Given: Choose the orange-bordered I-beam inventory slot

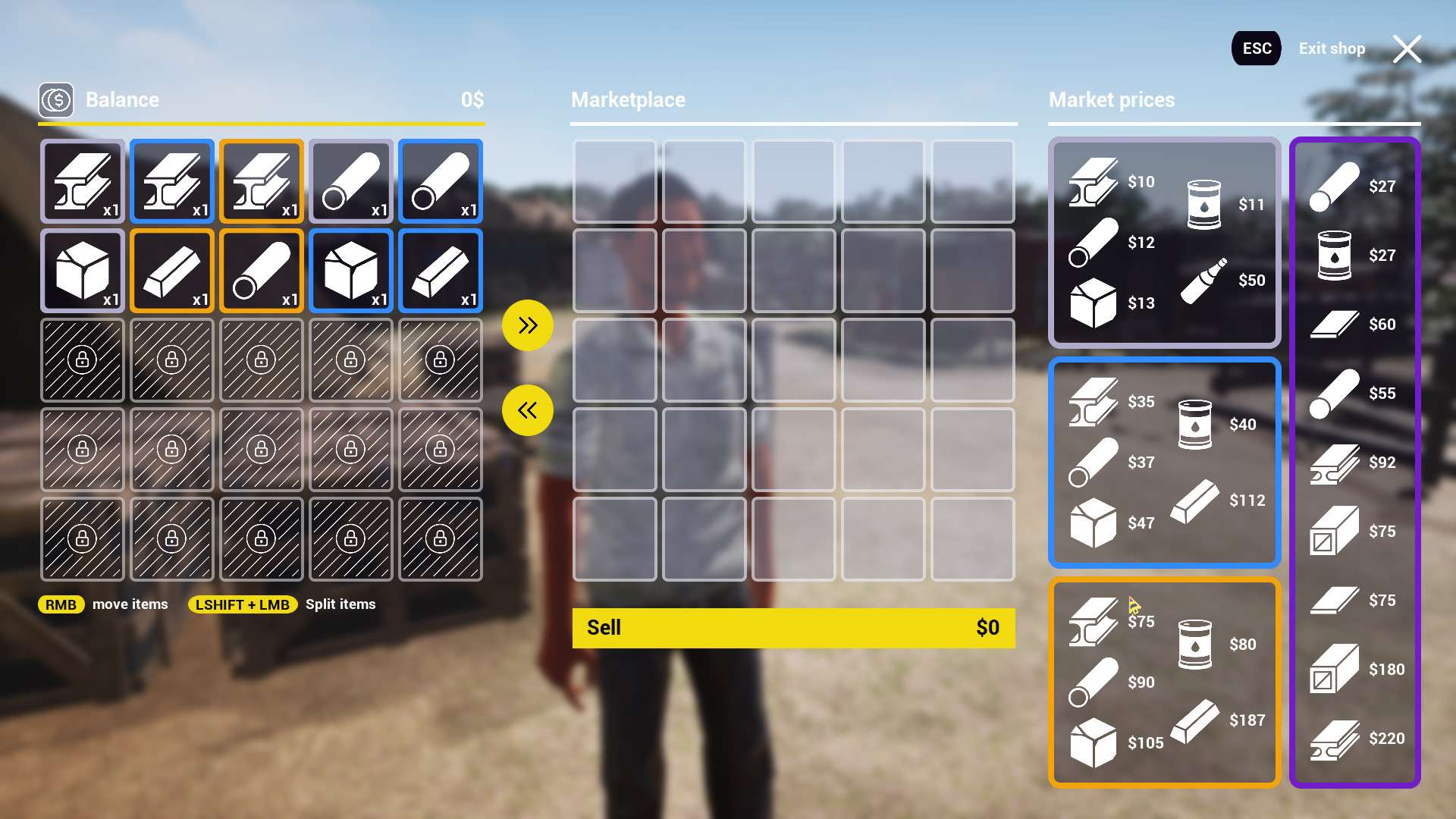Looking at the screenshot, I should (x=262, y=181).
